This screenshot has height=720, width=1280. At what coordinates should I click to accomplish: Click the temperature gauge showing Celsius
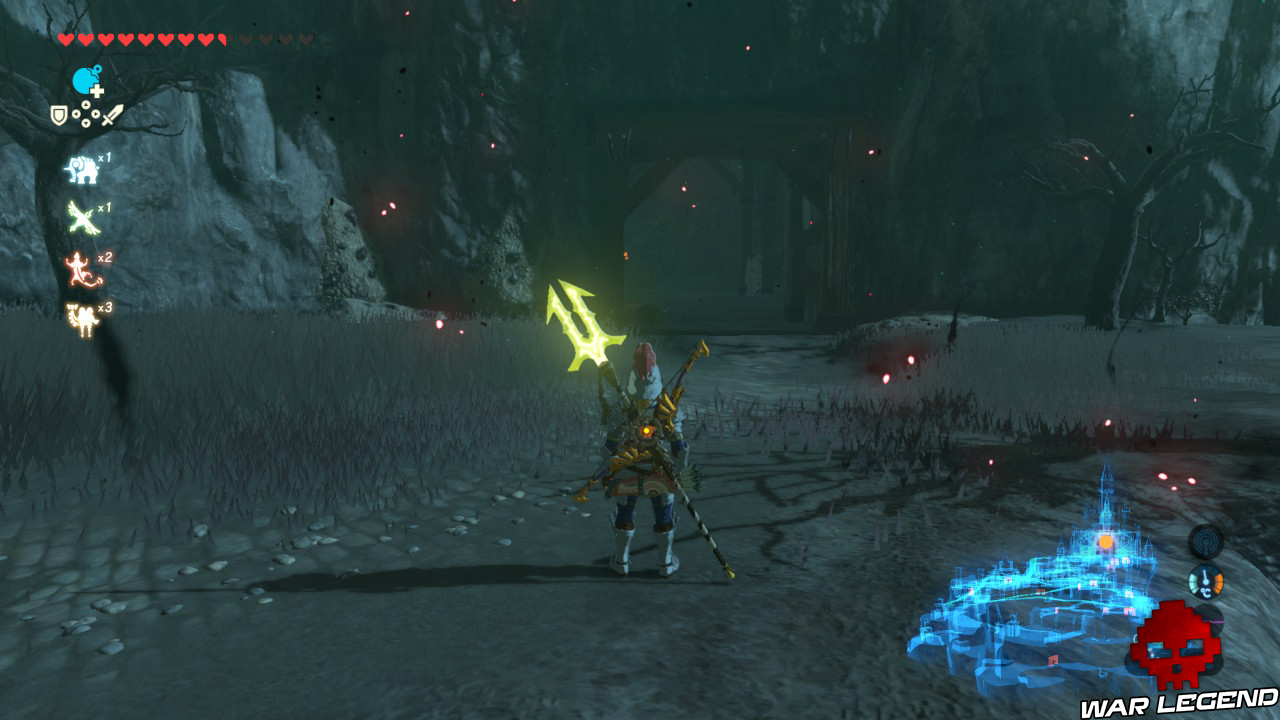[1205, 583]
